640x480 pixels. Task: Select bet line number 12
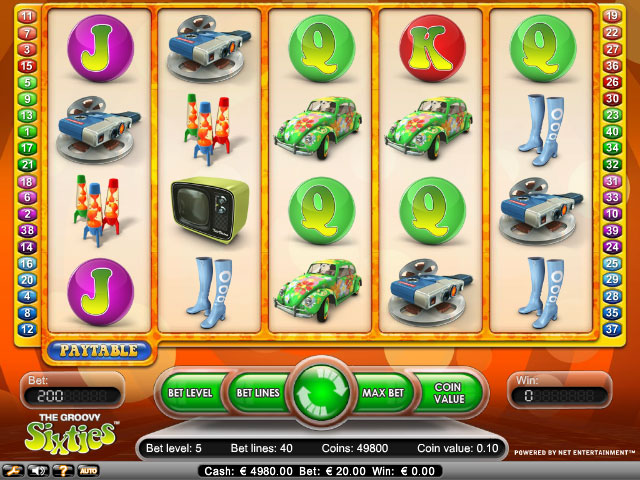27,329
